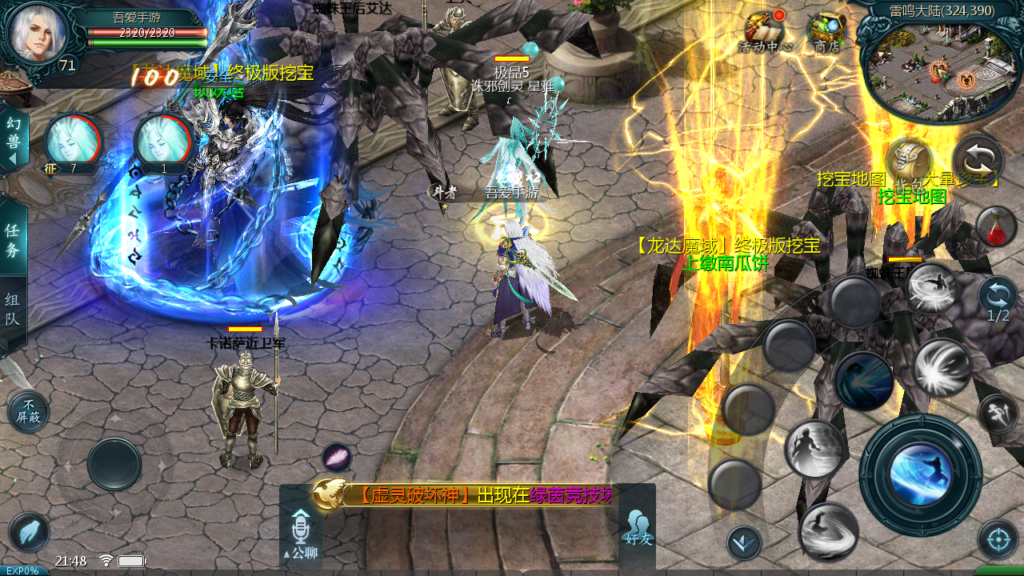The width and height of the screenshot is (1024, 576).
Task: Collapse skills with the down-arrow button
Action: pos(743,543)
